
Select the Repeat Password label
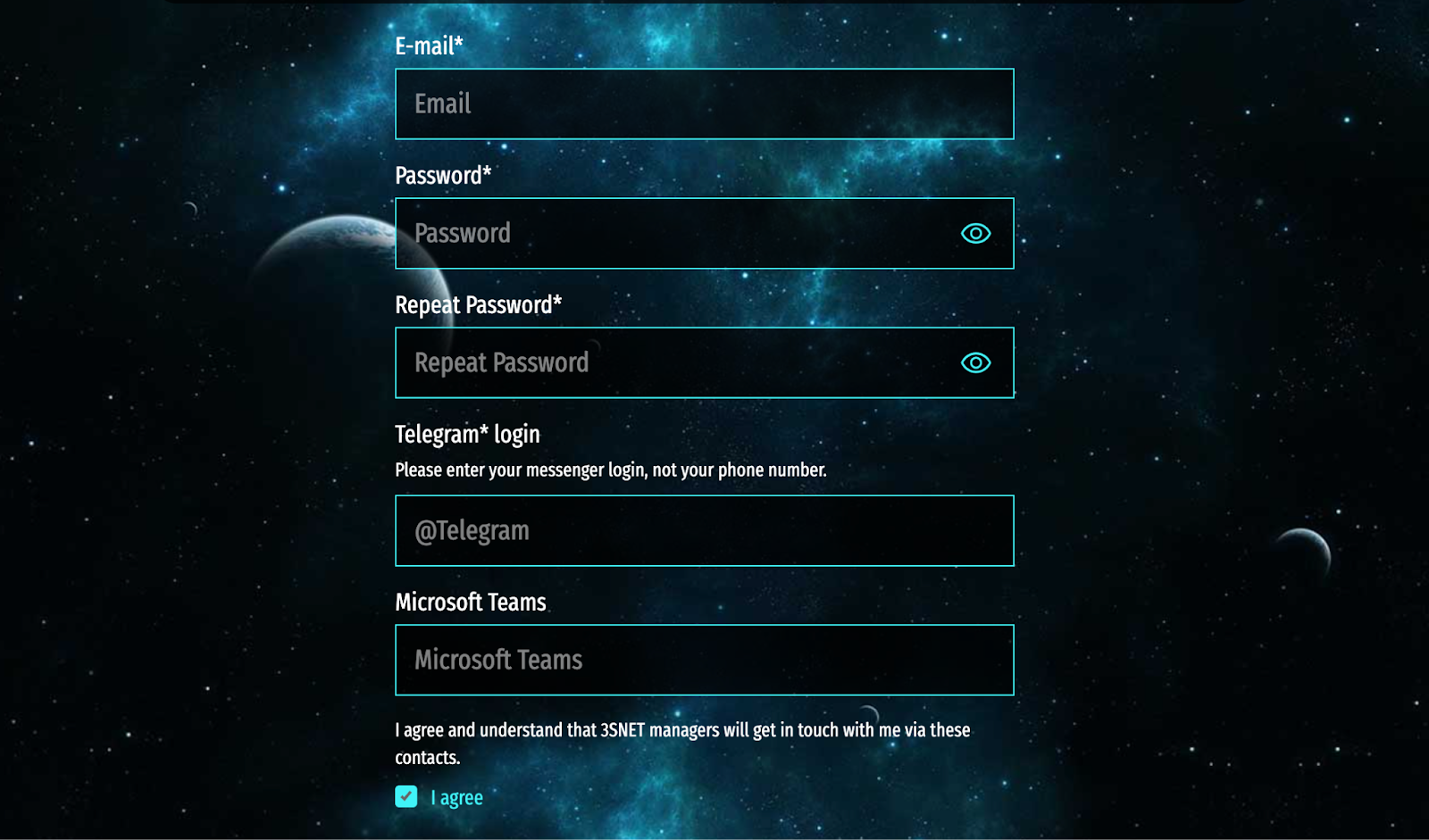(x=479, y=304)
